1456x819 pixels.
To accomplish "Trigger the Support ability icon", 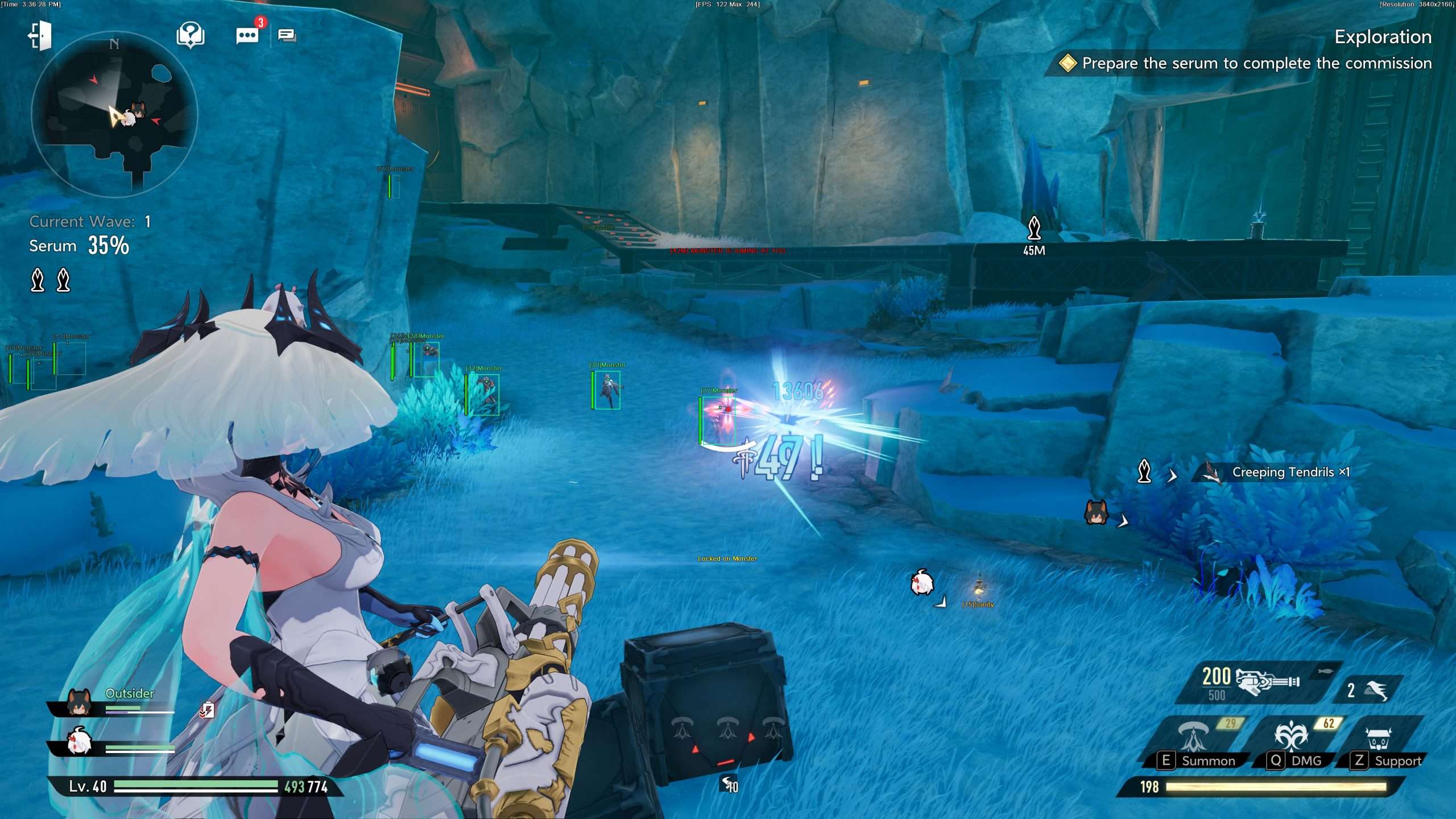I will (x=1379, y=738).
